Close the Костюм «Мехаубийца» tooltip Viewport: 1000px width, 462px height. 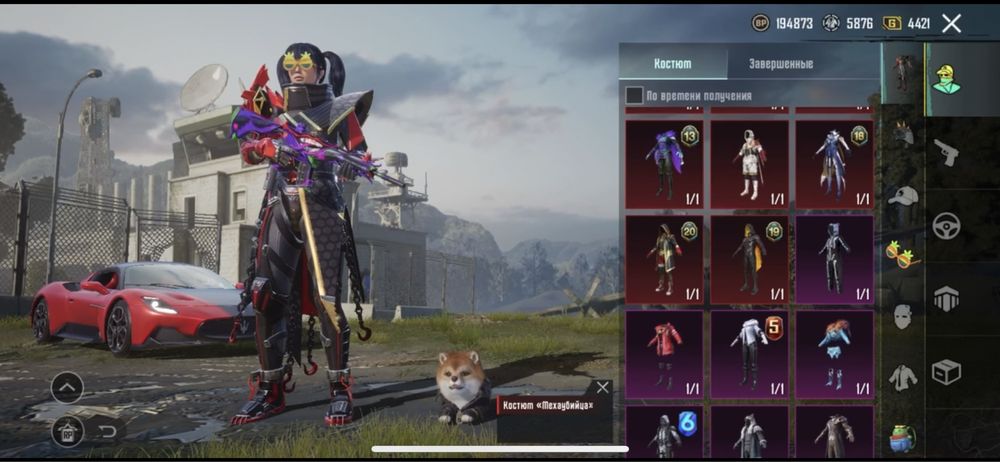click(x=602, y=388)
